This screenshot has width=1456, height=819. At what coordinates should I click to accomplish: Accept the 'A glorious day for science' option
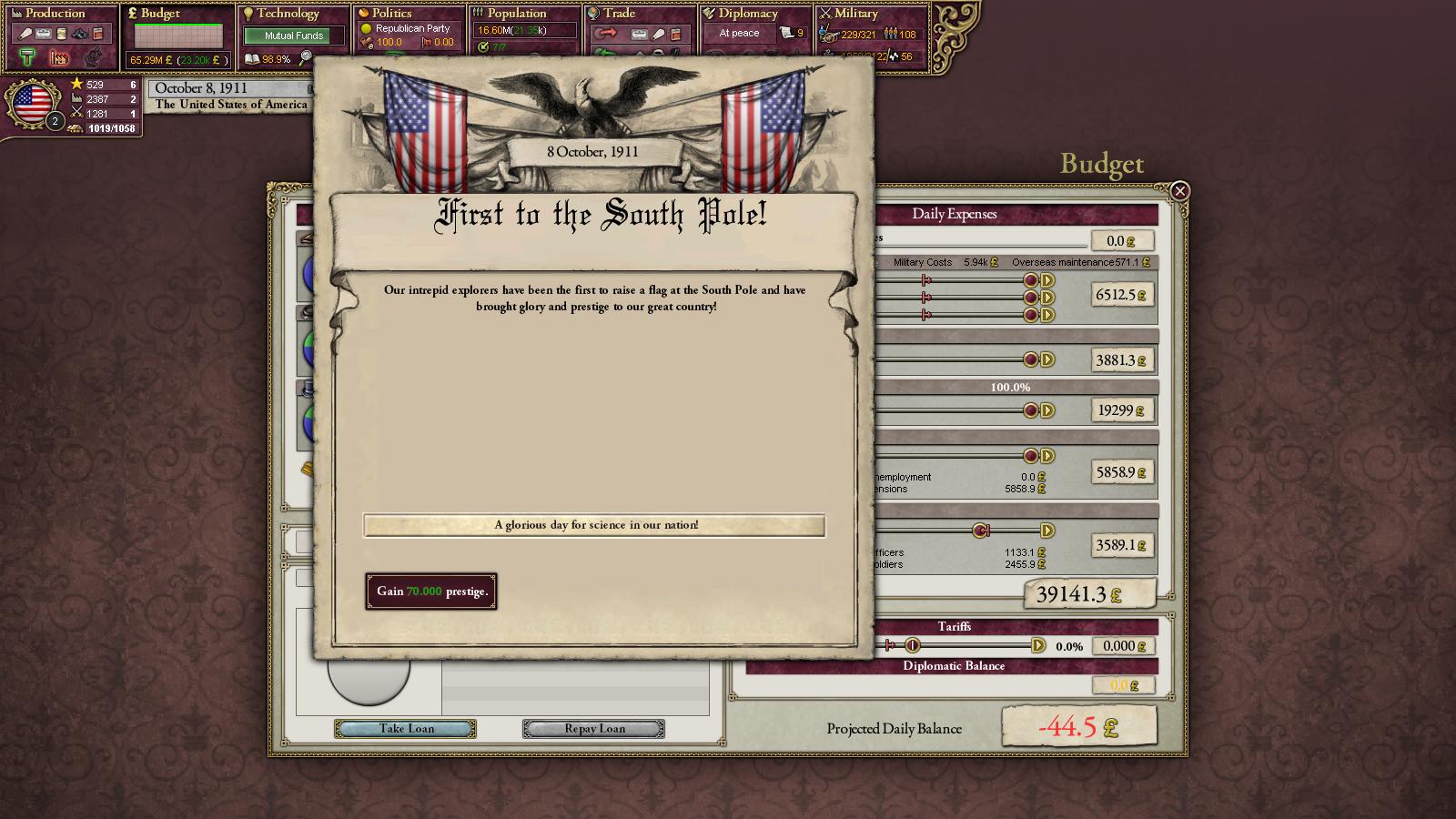[x=594, y=525]
